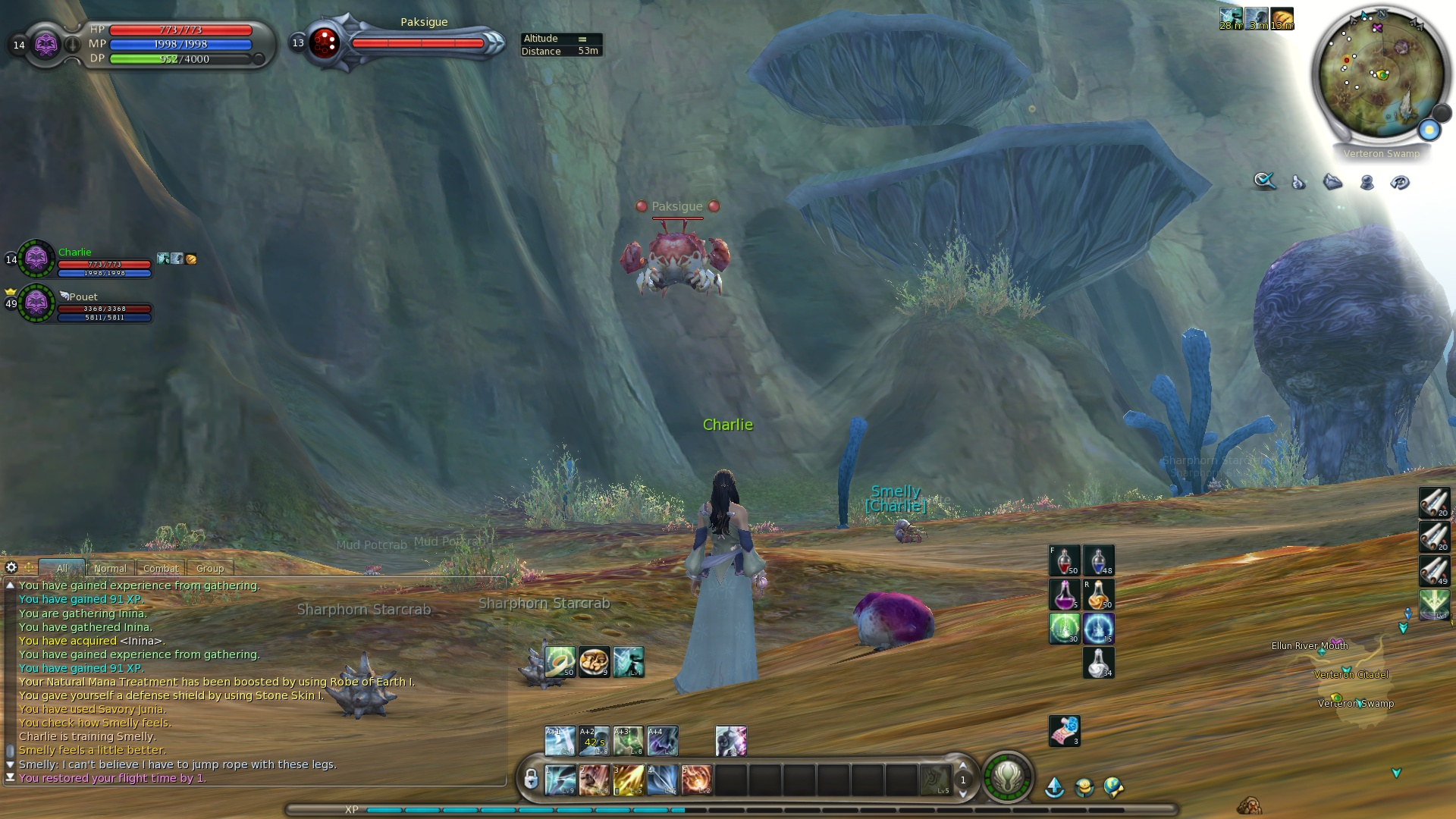The image size is (1456, 819).
Task: Open the Group chat tab
Action: [x=210, y=568]
